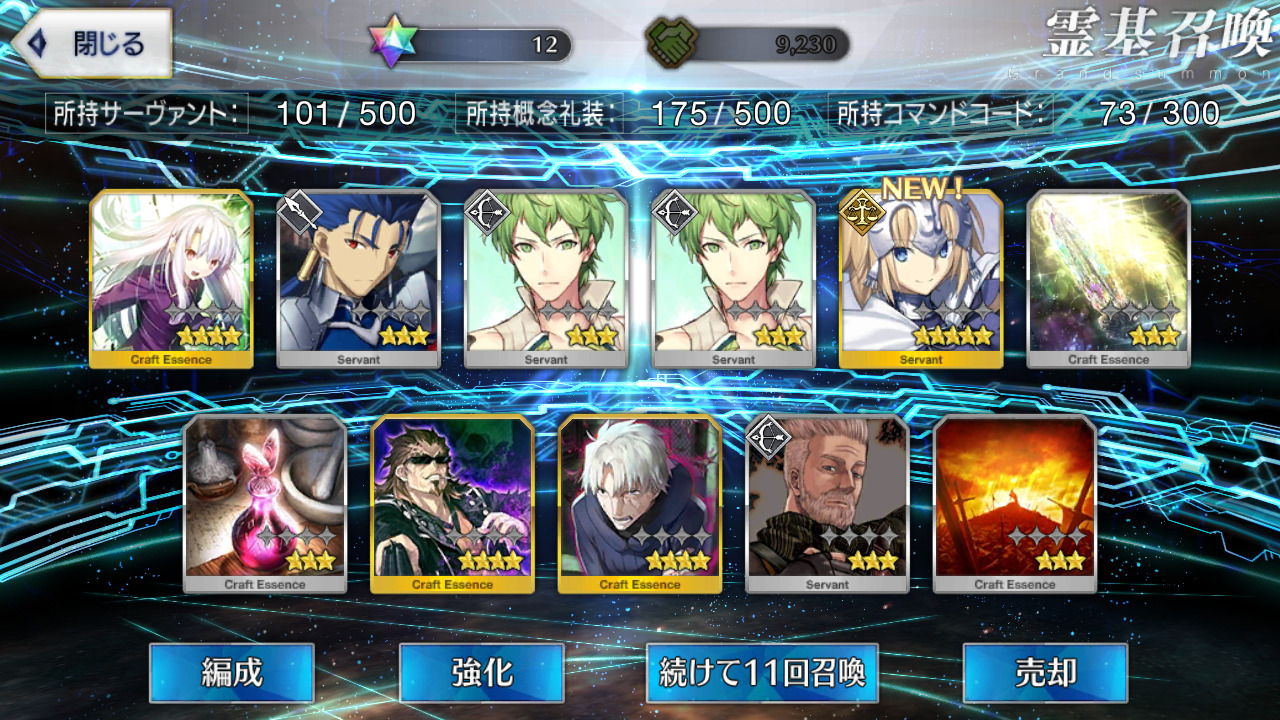View the white-haired hooded man Craft Essence
1280x720 pixels.
pyautogui.click(x=640, y=503)
